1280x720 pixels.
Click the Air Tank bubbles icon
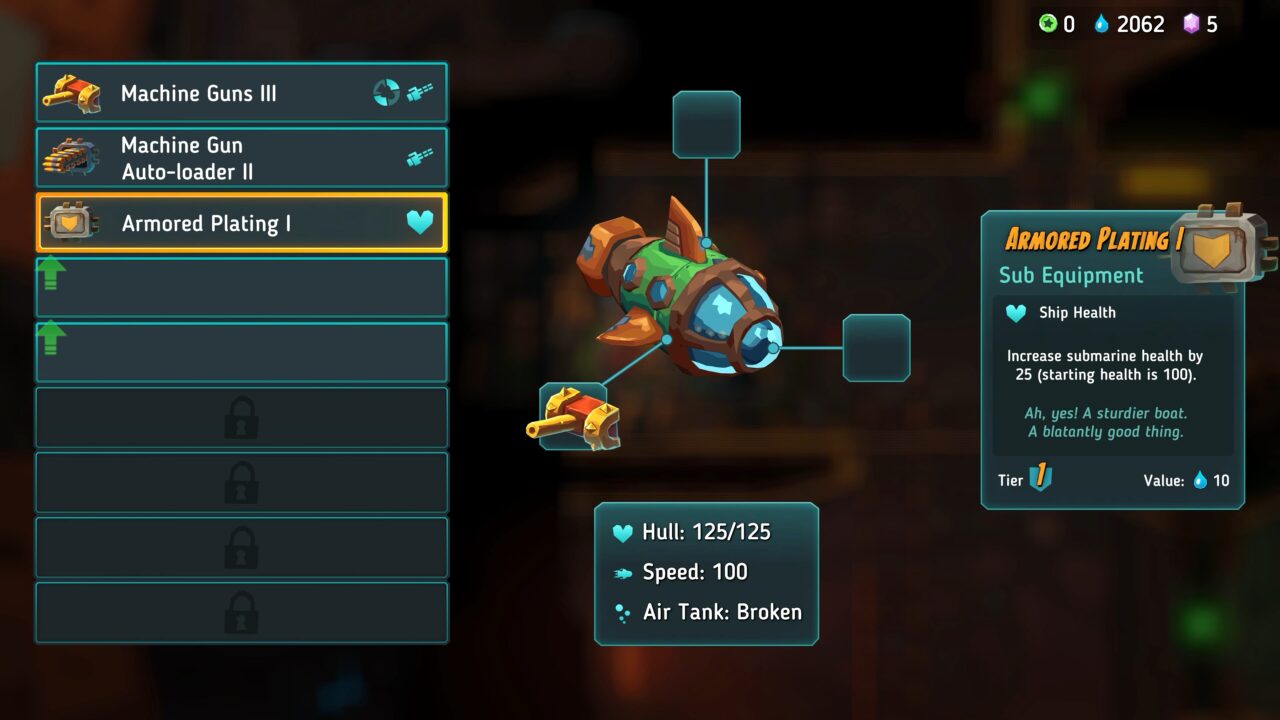(x=624, y=612)
